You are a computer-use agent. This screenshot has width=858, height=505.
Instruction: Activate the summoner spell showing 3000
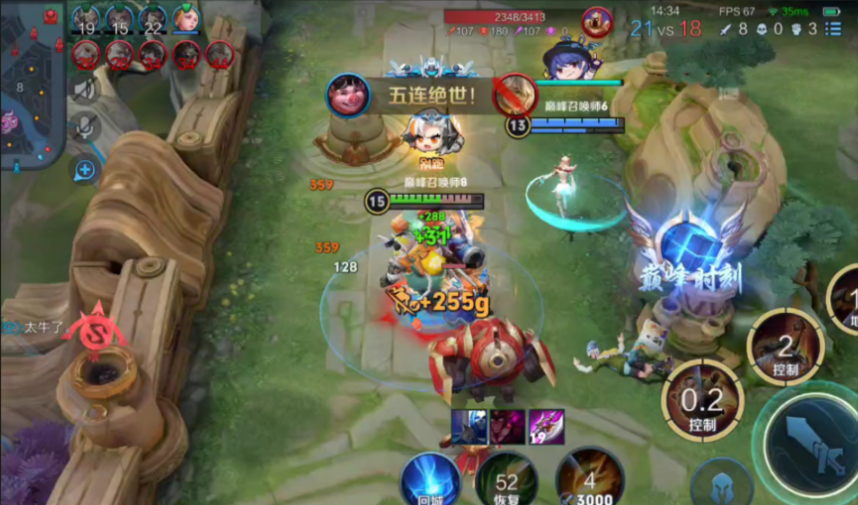point(590,480)
